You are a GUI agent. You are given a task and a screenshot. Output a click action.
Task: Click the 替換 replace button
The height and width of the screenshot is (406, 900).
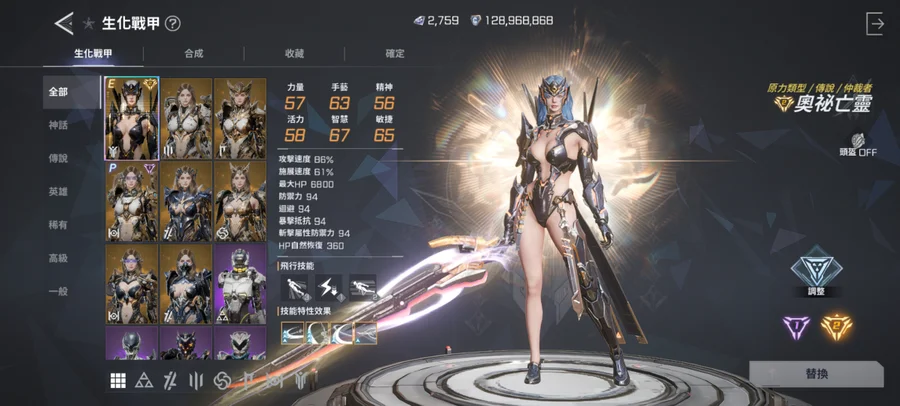pos(816,373)
